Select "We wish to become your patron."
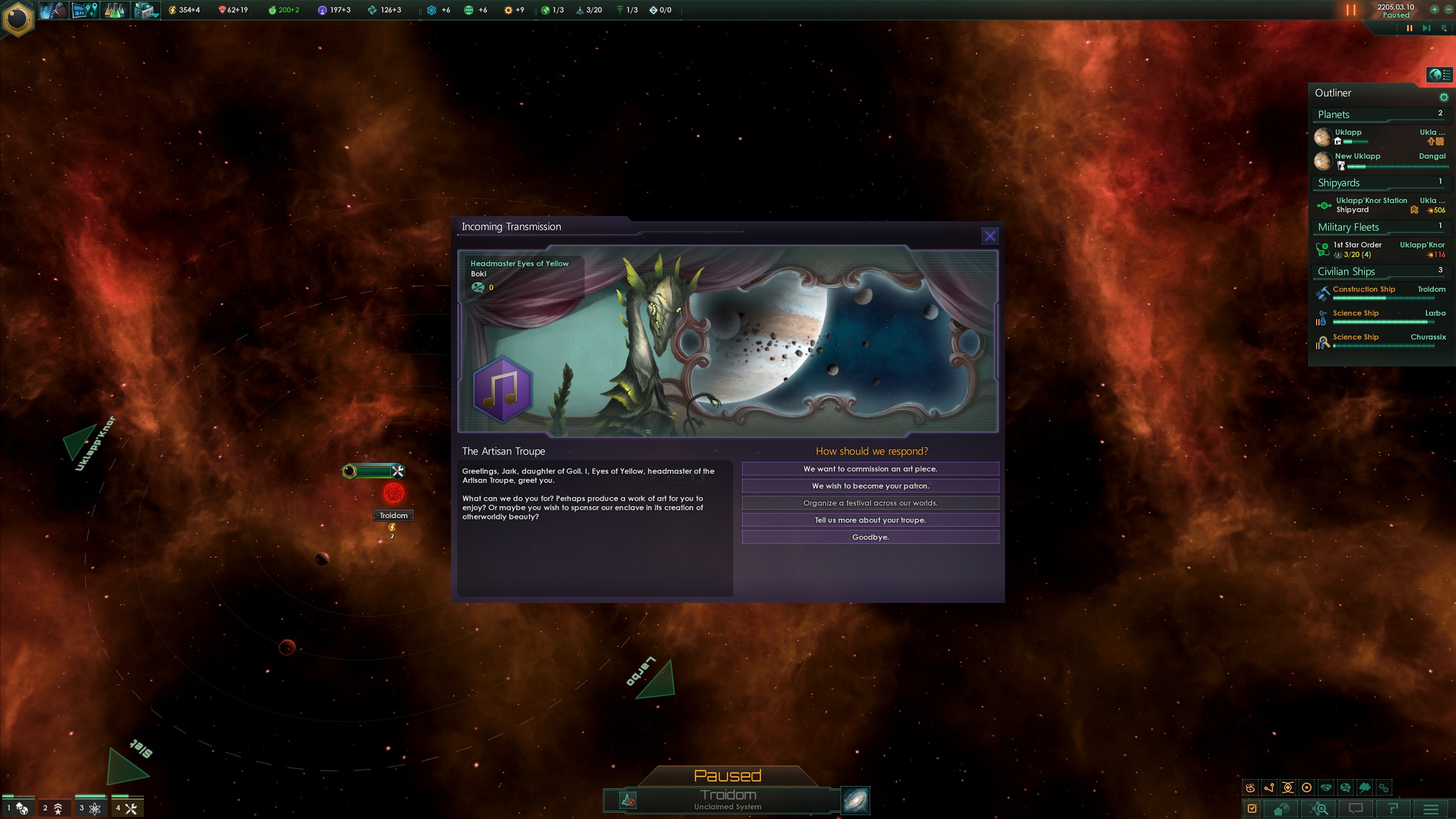The width and height of the screenshot is (1456, 819). pyautogui.click(x=870, y=486)
